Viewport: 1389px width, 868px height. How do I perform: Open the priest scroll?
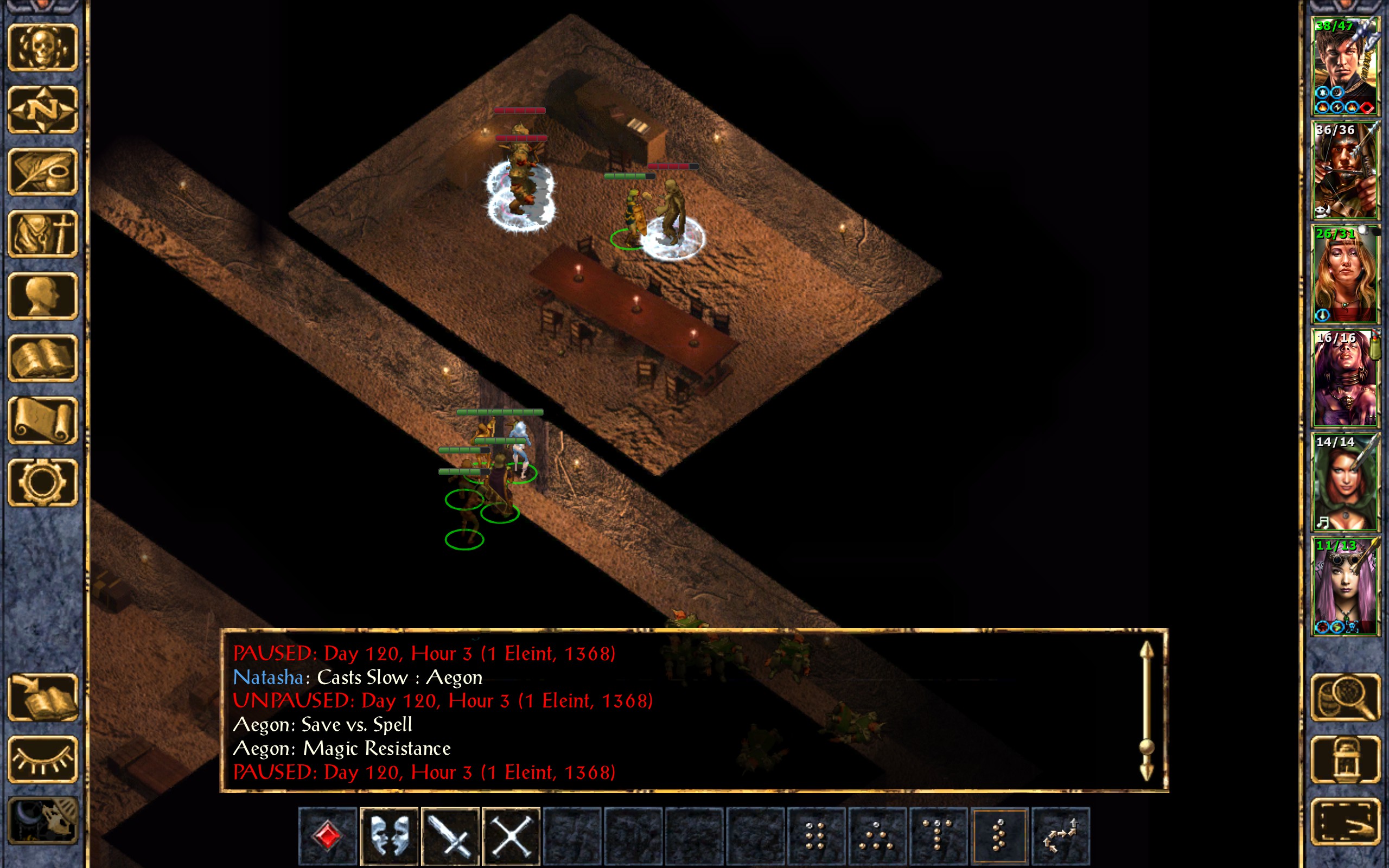(x=42, y=420)
